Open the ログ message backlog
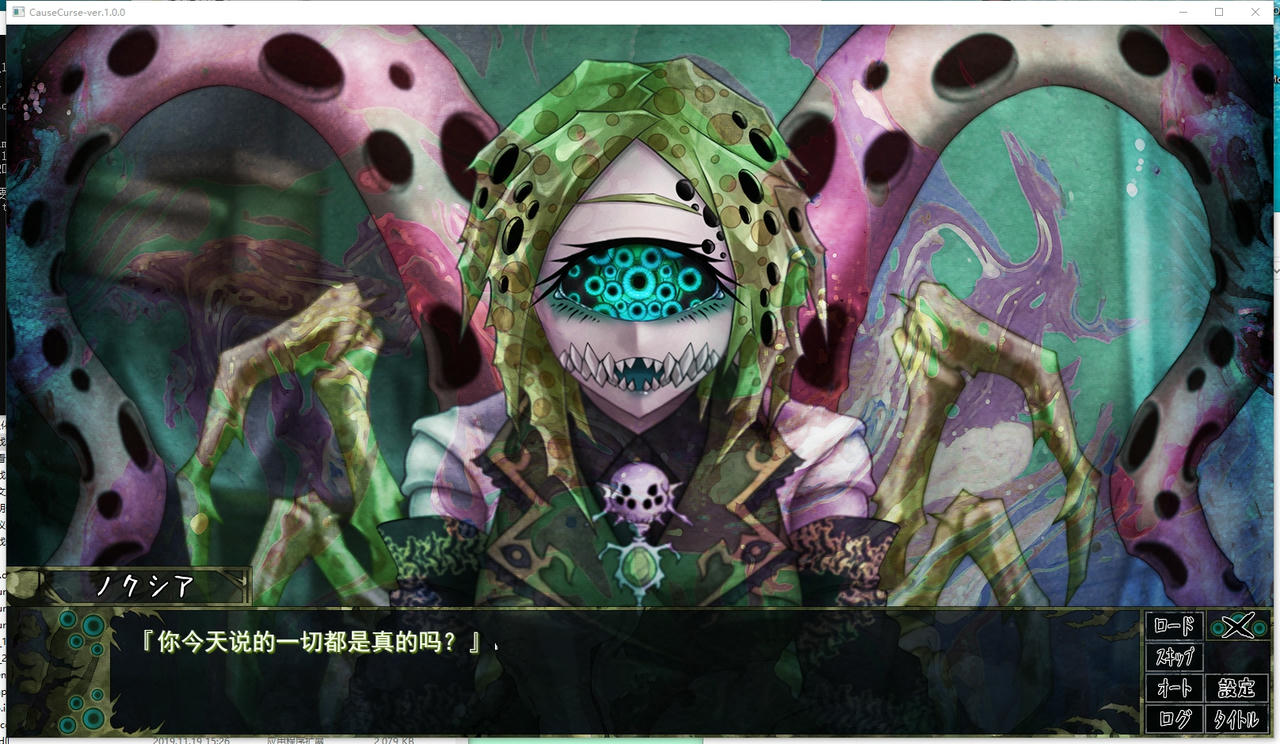Screen dimensions: 1280x744 (1174, 718)
